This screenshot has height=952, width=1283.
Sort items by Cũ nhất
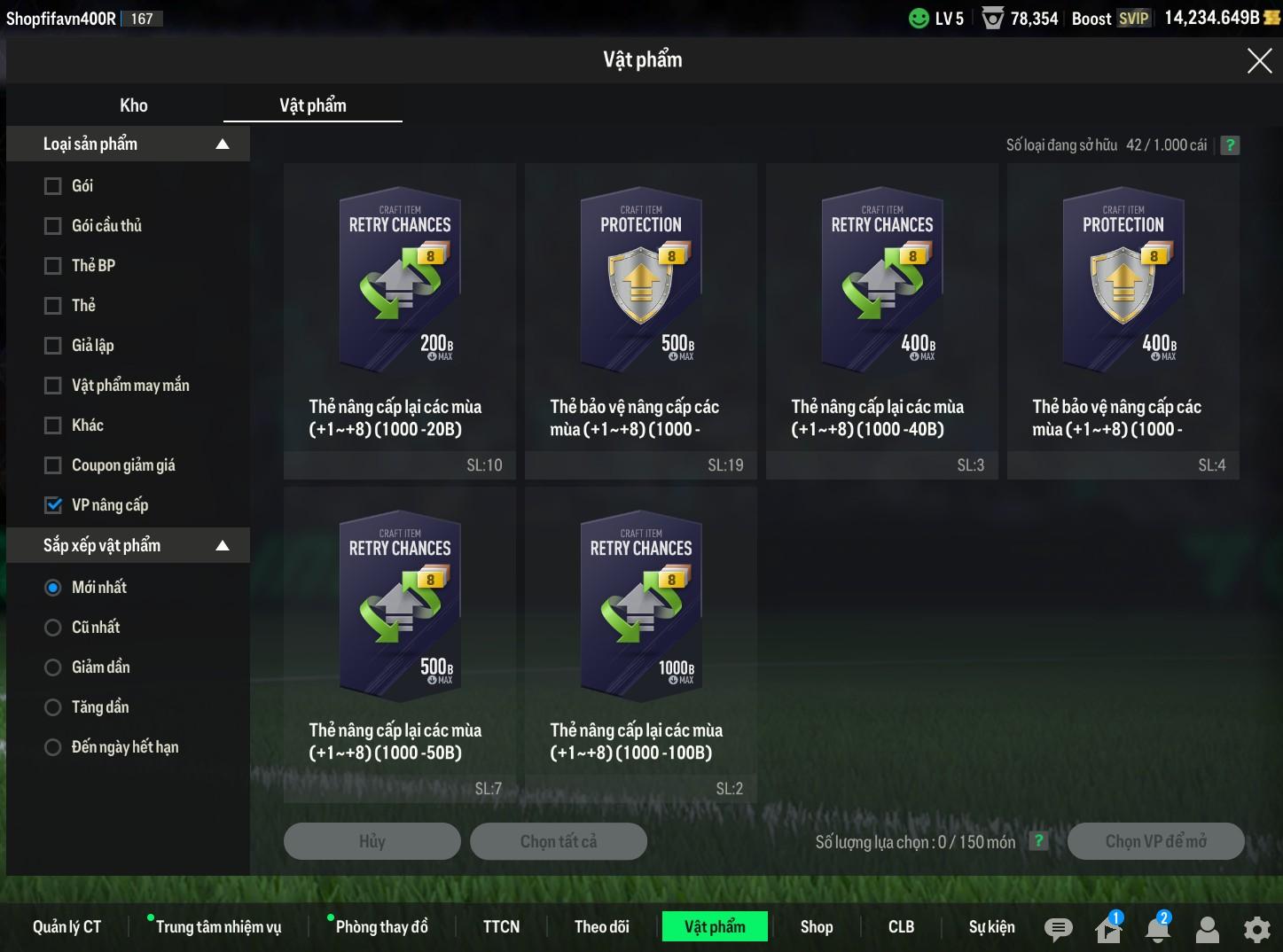[x=53, y=628]
